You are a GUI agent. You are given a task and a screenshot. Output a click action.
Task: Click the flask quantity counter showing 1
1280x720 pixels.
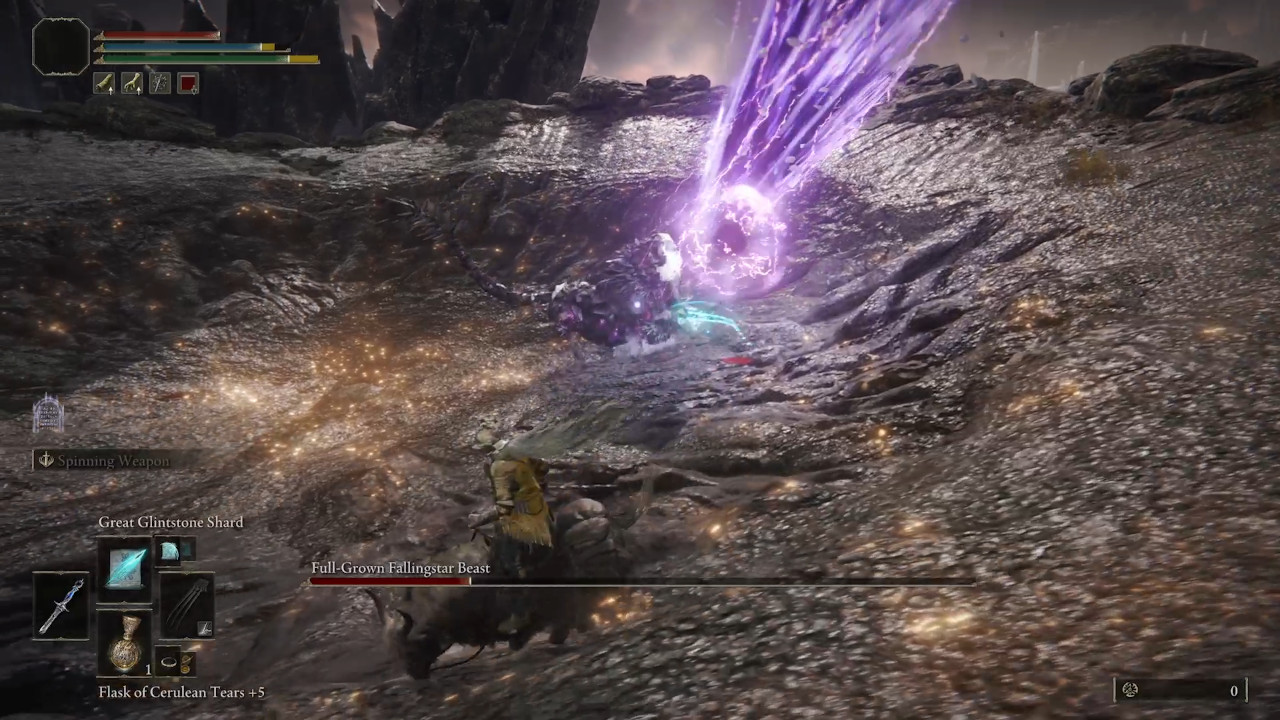click(148, 670)
